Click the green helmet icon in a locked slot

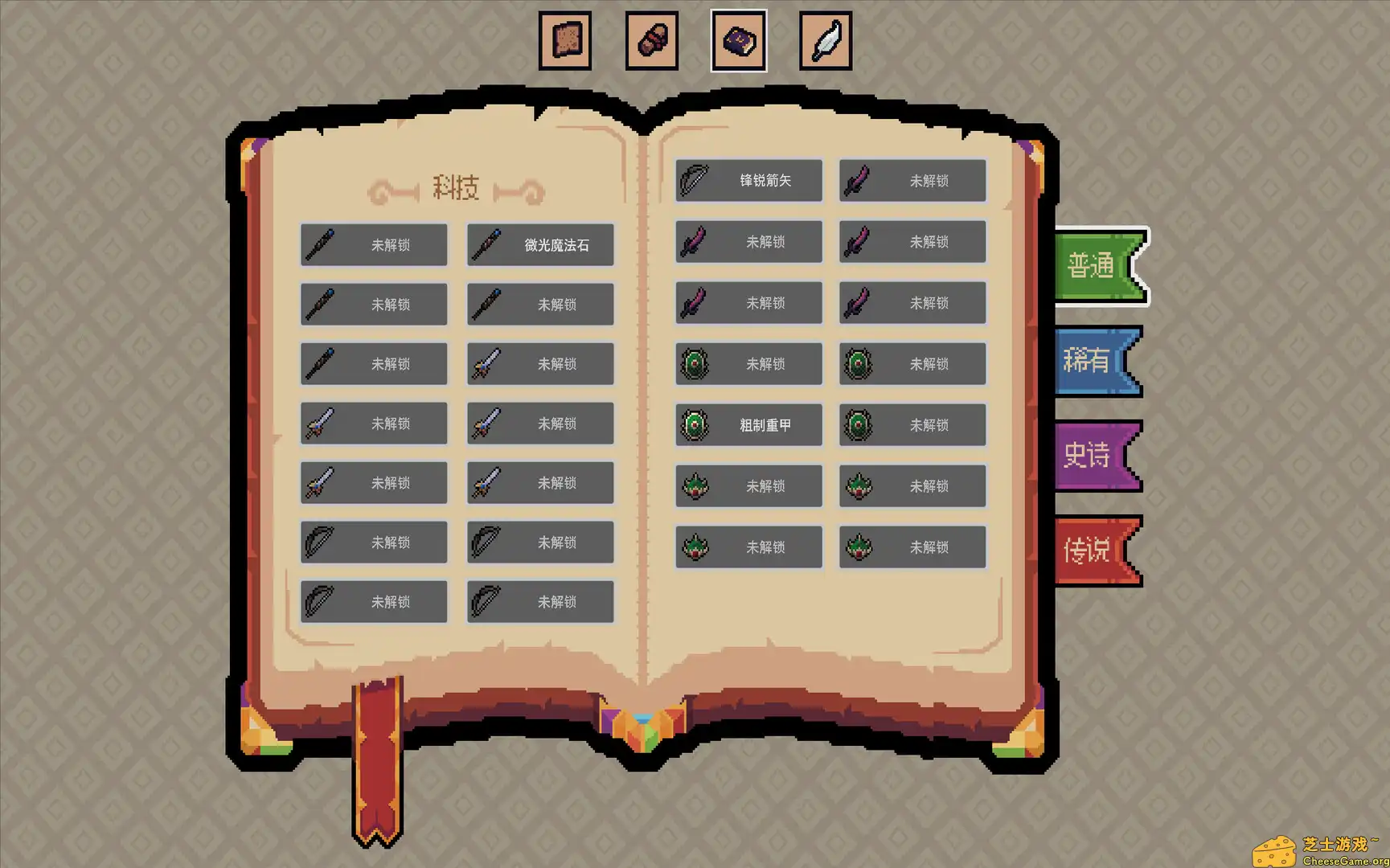[695, 485]
